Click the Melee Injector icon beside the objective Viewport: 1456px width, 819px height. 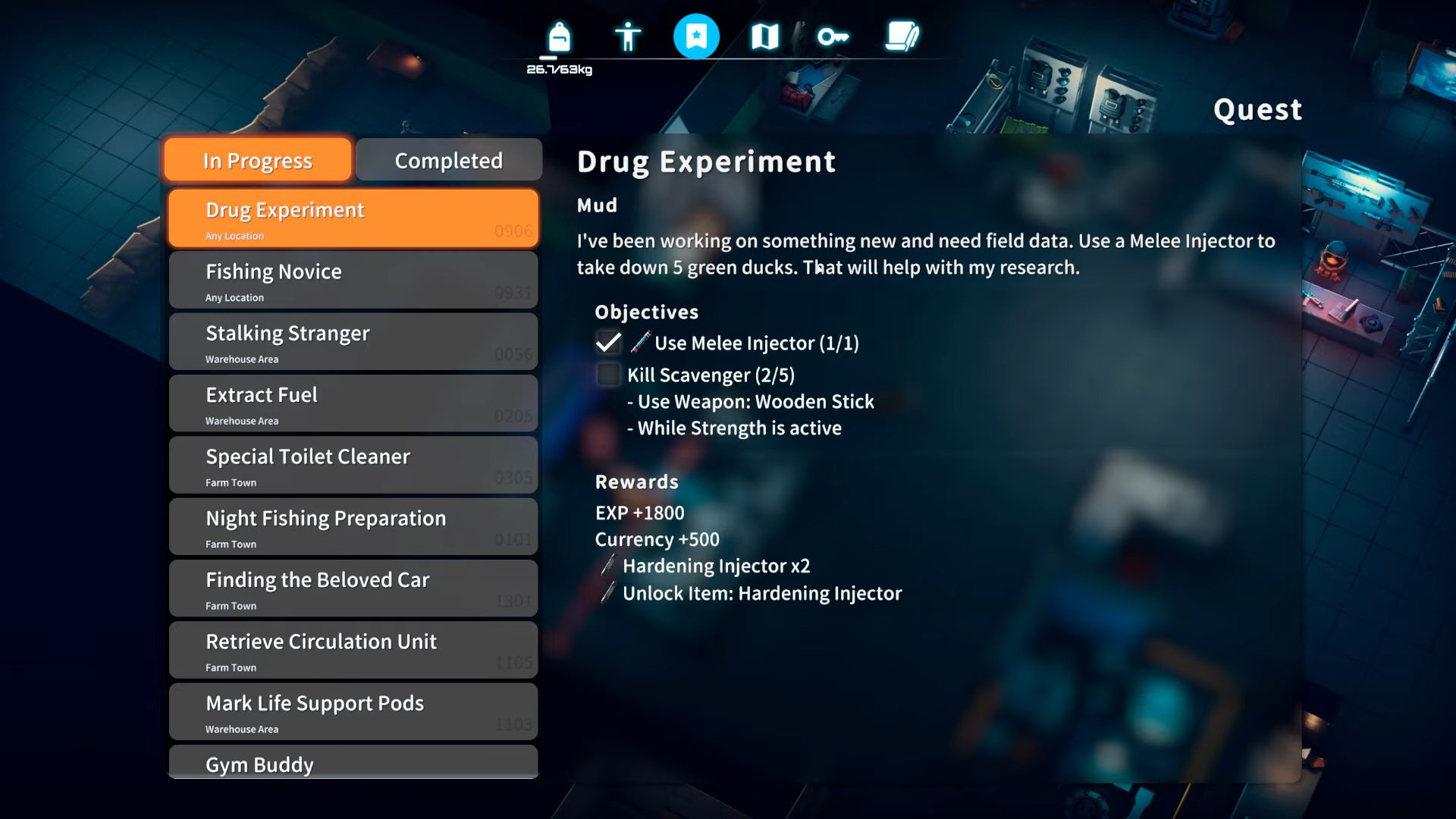(639, 343)
